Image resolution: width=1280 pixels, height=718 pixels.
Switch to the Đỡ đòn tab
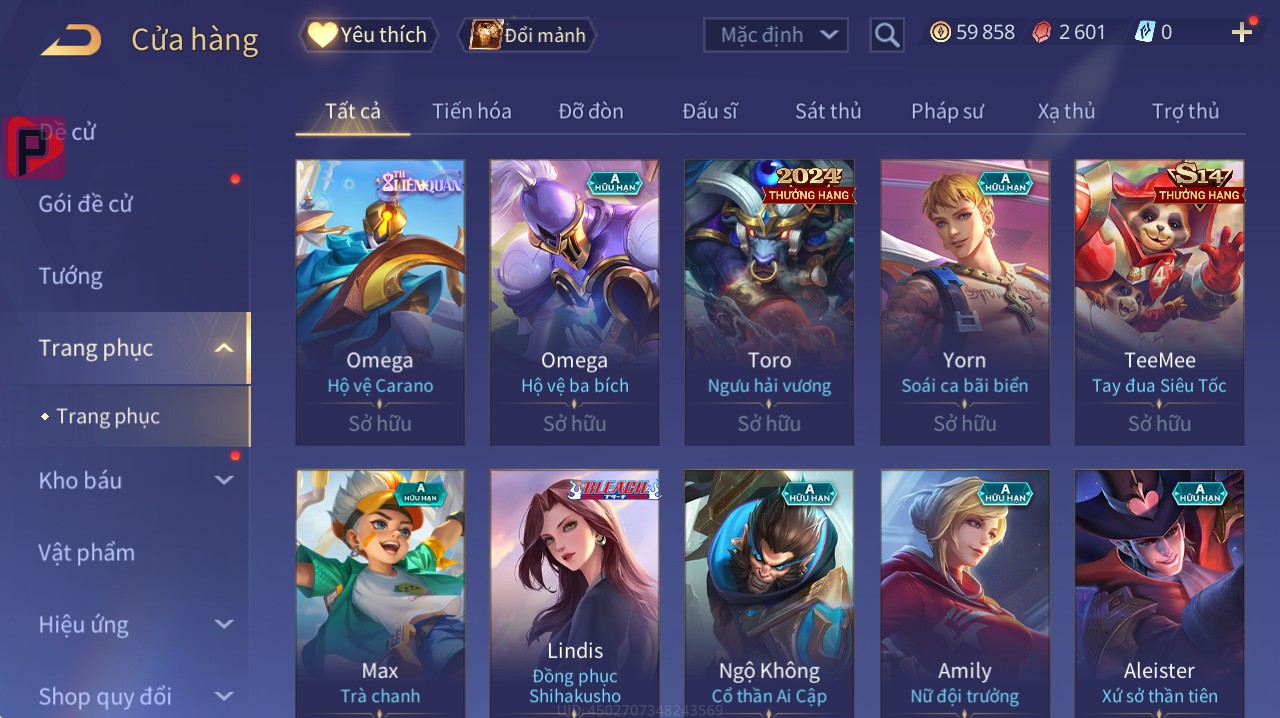point(590,111)
